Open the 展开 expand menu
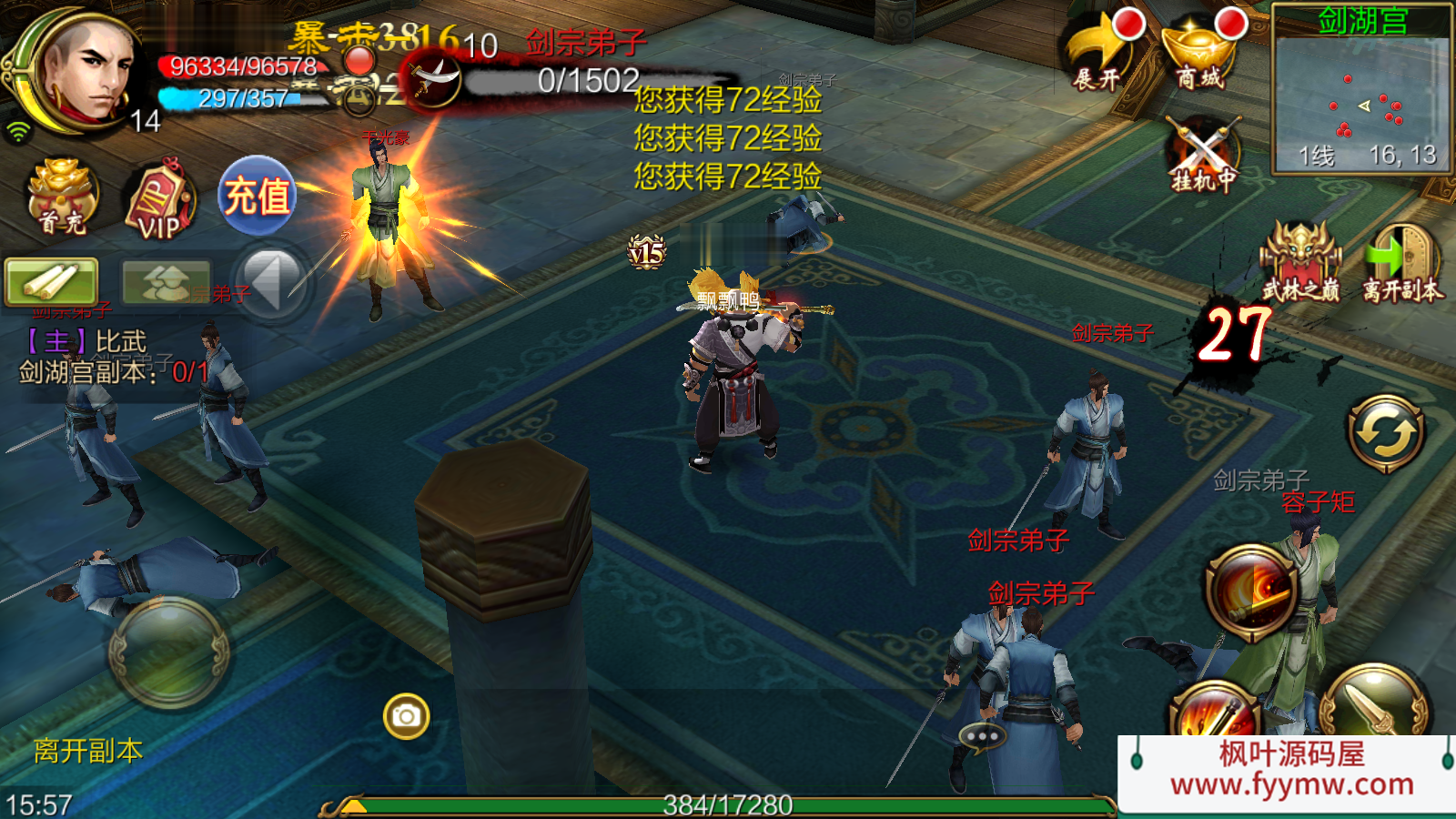Screen dimensions: 1456x819 [1097, 55]
